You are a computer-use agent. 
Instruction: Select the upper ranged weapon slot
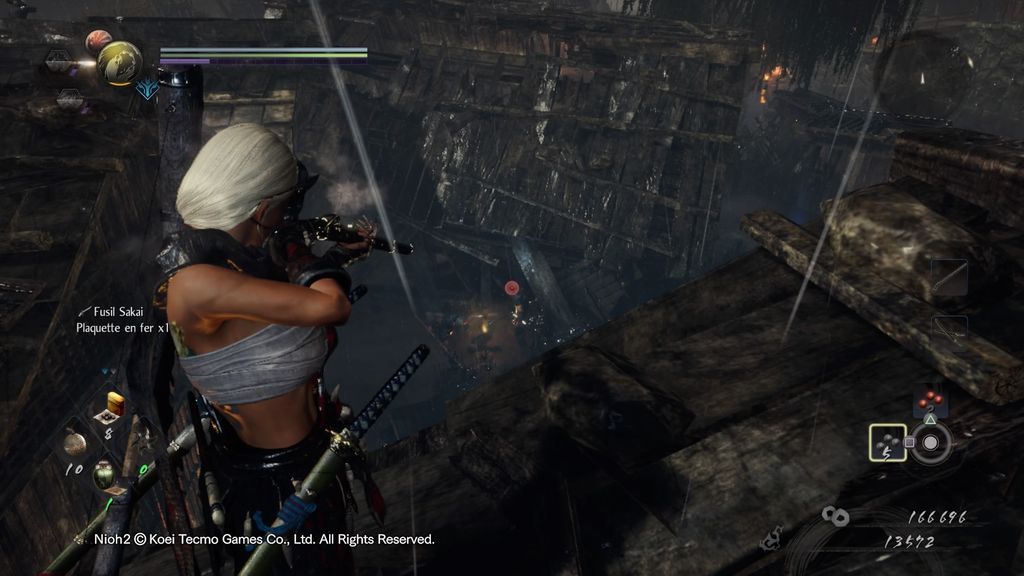(x=949, y=278)
